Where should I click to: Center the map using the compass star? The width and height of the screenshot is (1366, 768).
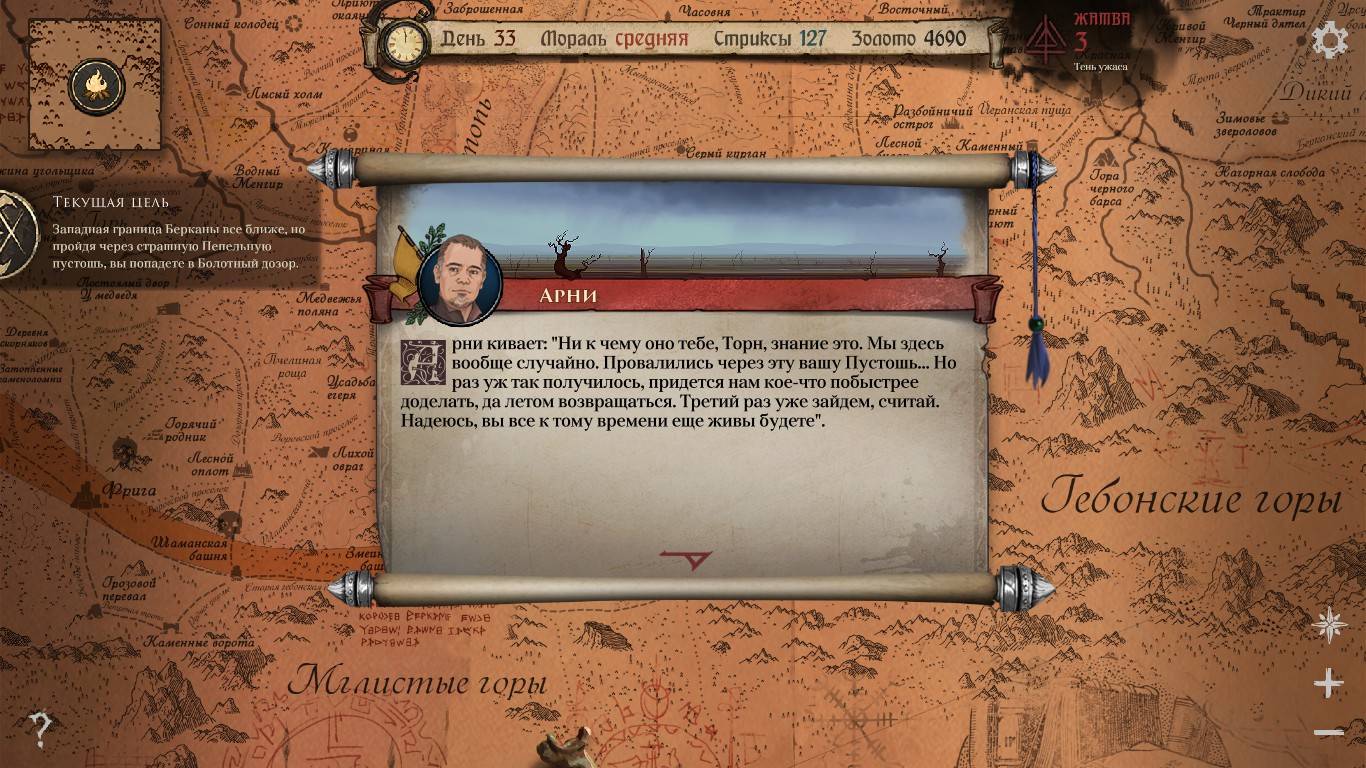tap(1329, 625)
